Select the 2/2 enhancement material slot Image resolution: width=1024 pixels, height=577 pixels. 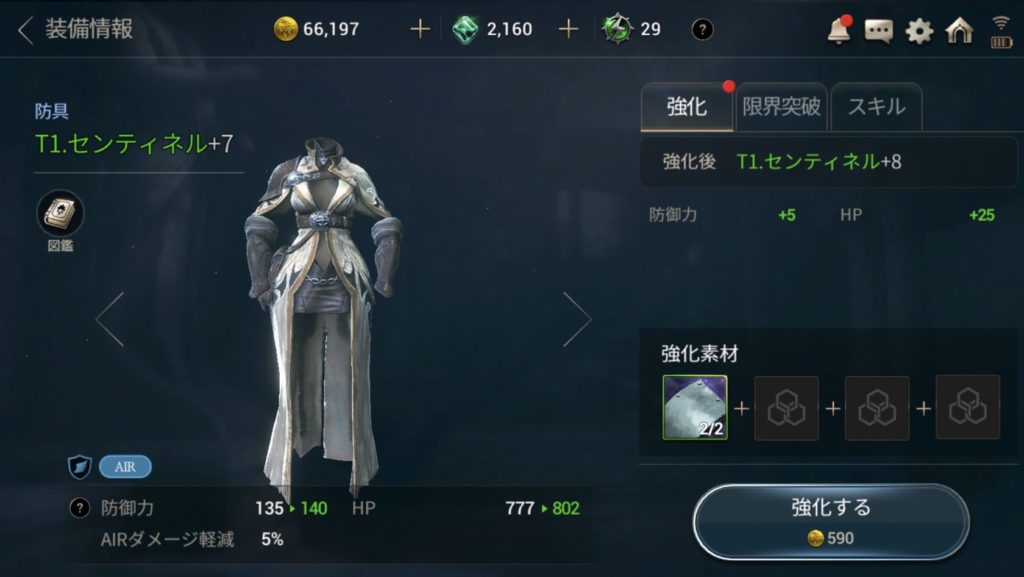(694, 408)
